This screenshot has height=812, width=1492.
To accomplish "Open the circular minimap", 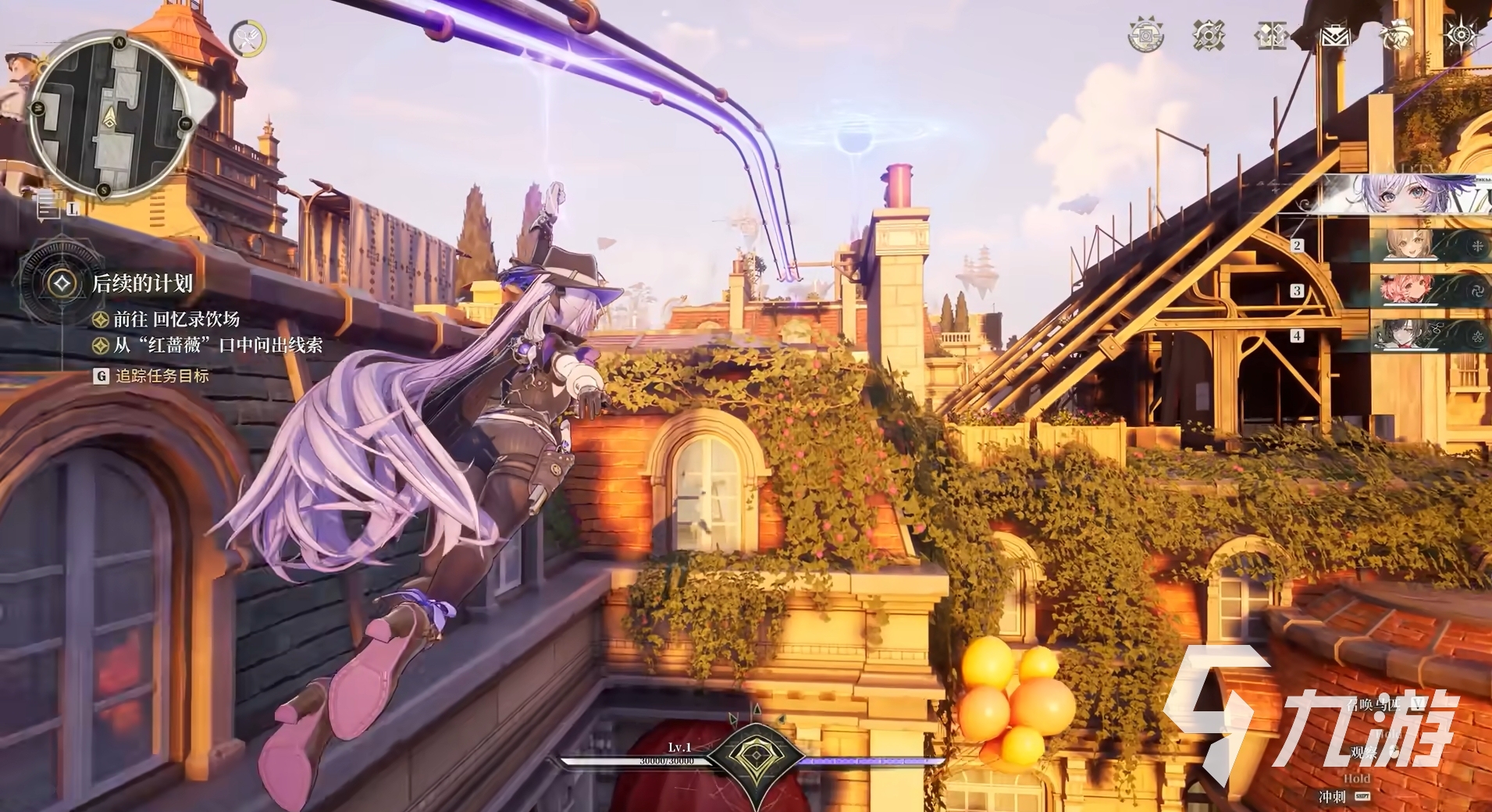I will click(x=110, y=116).
